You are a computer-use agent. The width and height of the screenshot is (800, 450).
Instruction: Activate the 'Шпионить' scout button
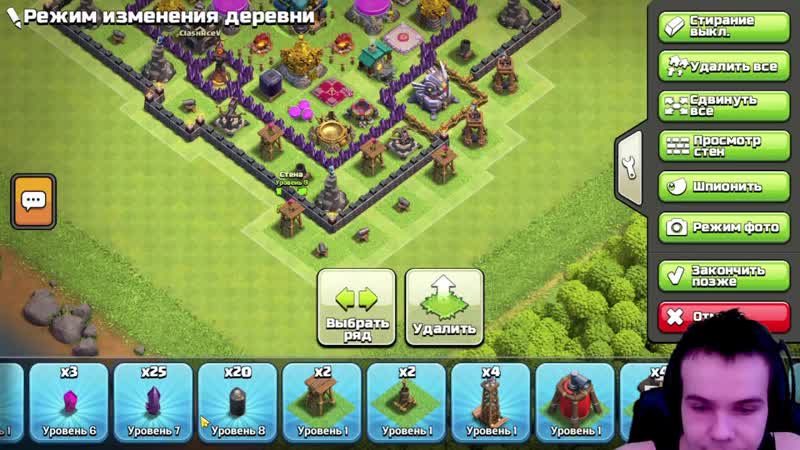pos(718,186)
